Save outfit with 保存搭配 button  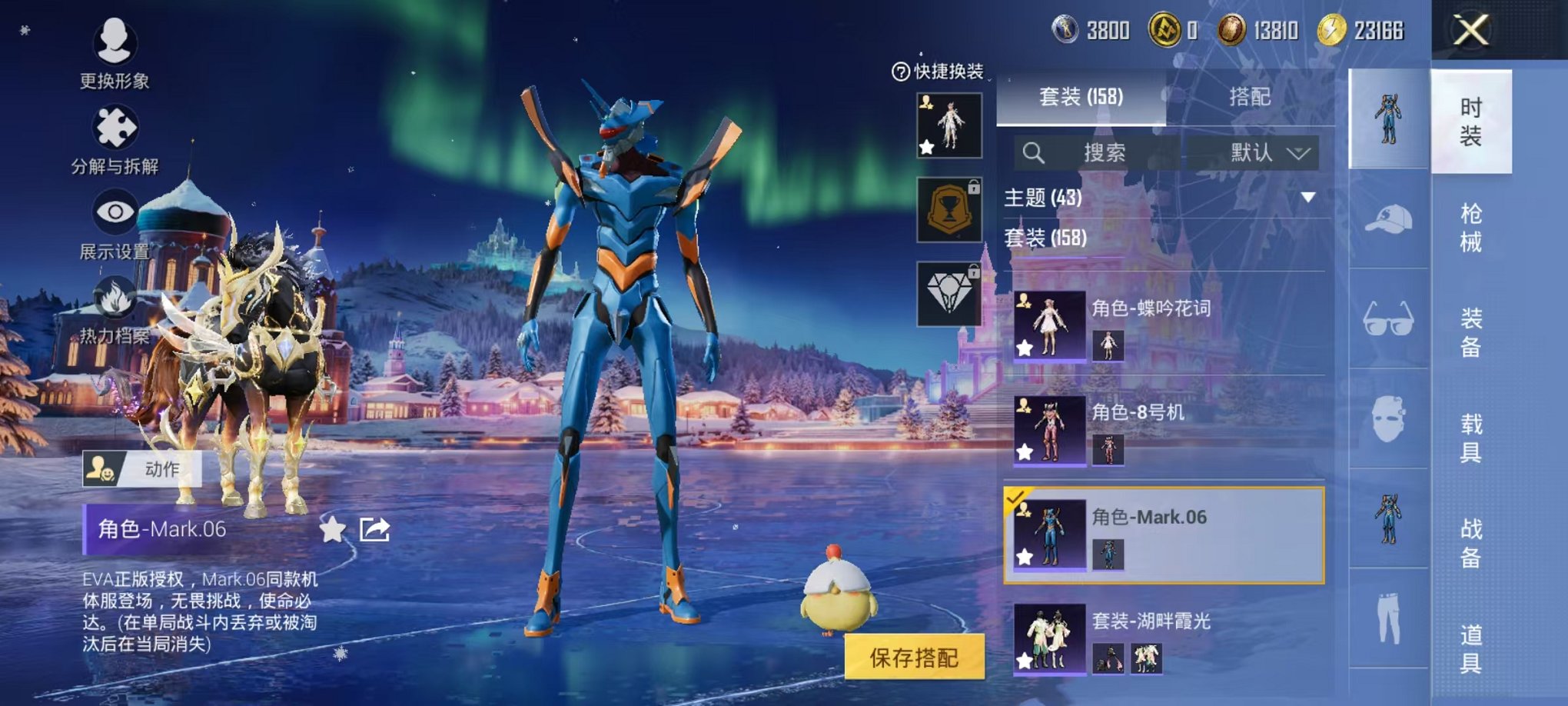tap(914, 658)
